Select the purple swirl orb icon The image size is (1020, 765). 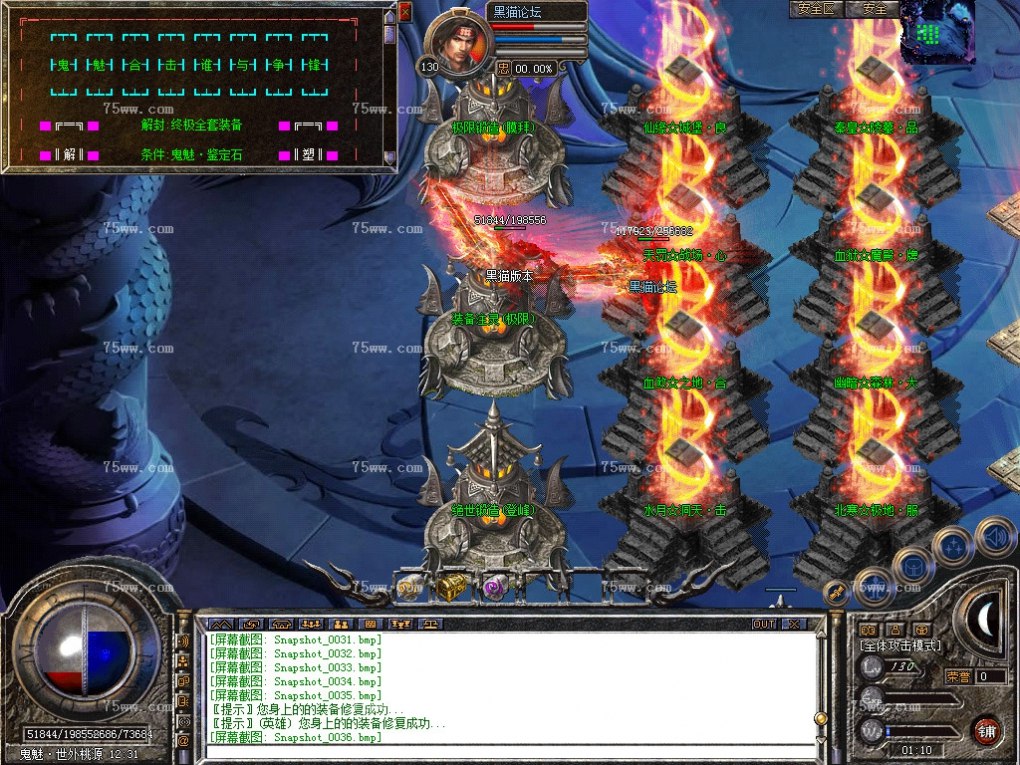(x=495, y=588)
